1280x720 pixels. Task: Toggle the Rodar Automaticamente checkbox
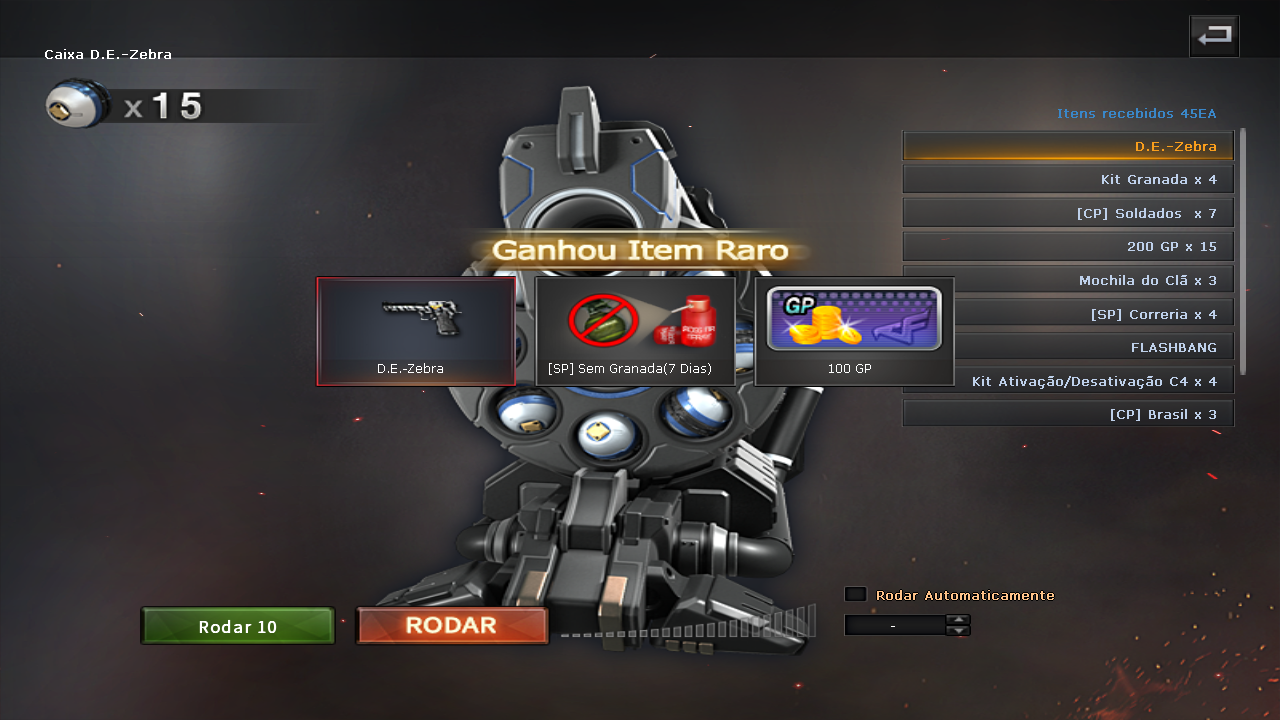855,595
